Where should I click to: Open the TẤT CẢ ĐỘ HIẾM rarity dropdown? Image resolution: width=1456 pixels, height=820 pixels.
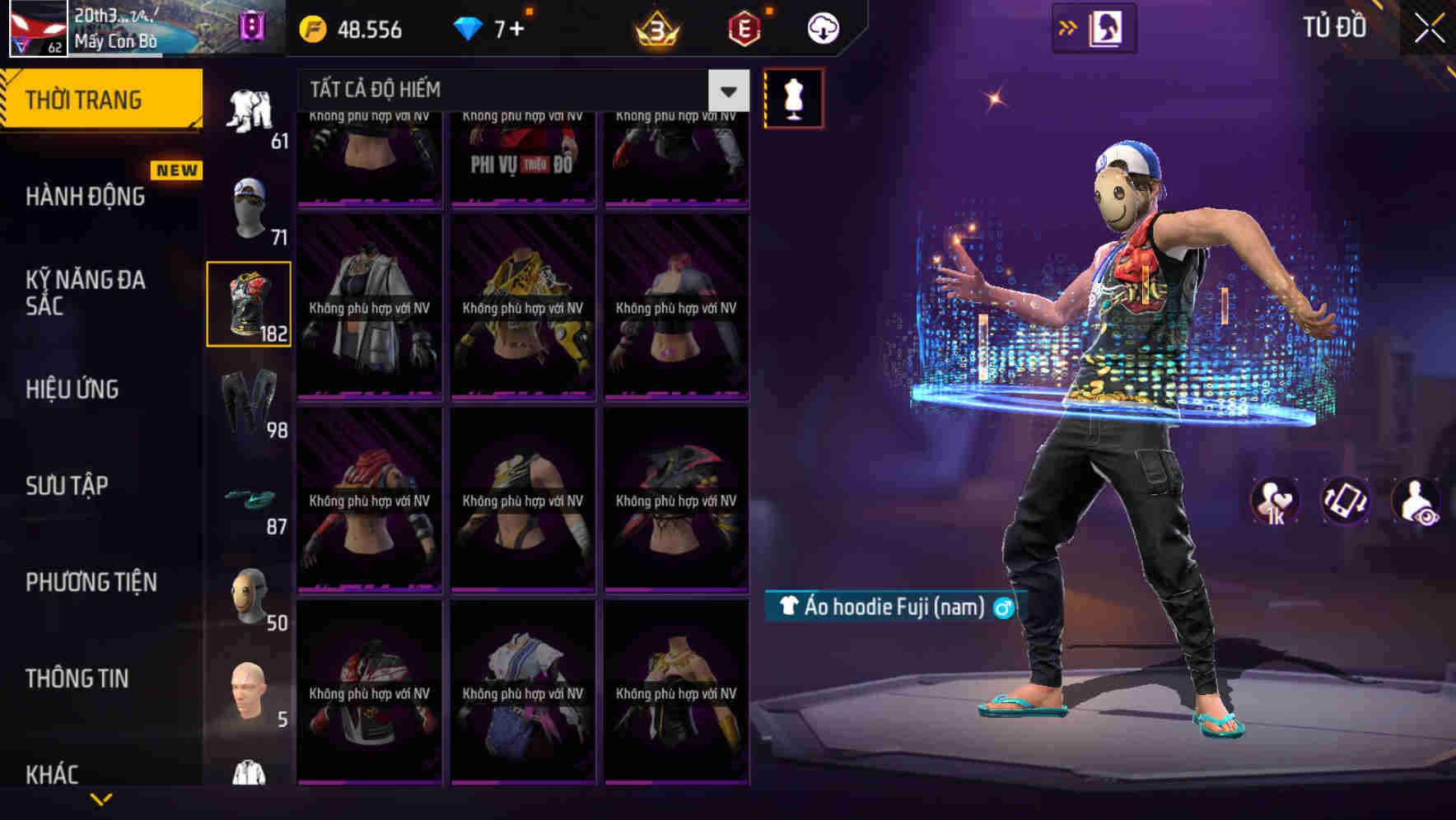(511, 91)
